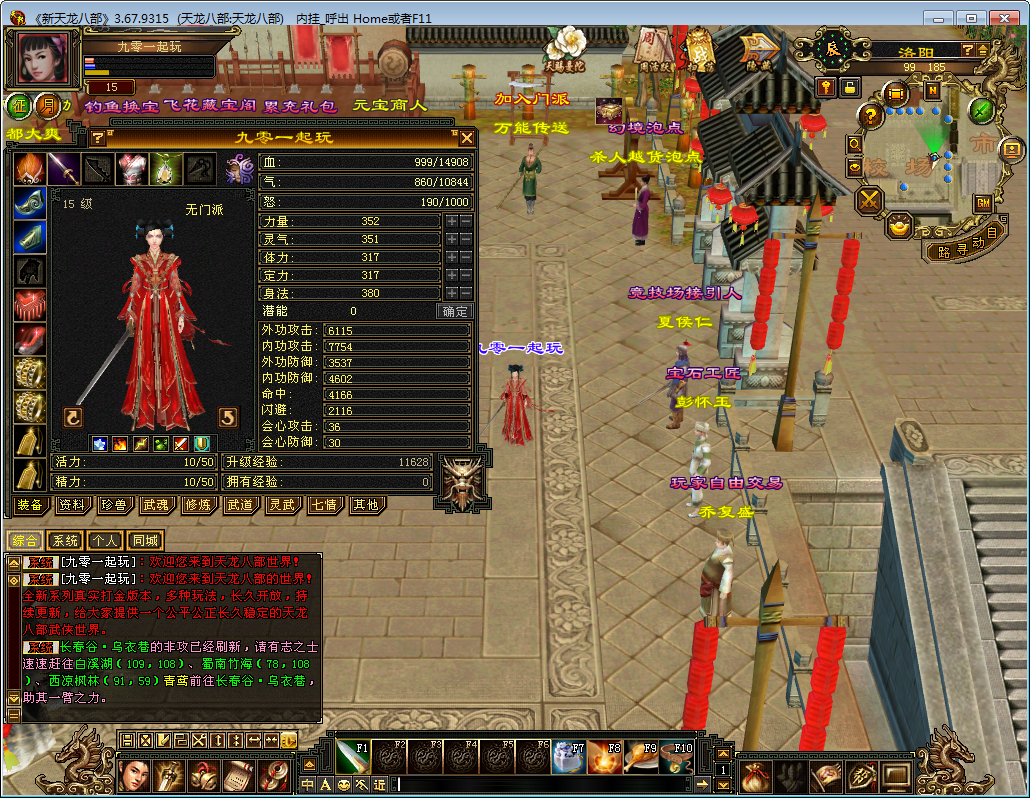Switch to the 资料 tab
The height and width of the screenshot is (798, 1030).
pyautogui.click(x=71, y=505)
